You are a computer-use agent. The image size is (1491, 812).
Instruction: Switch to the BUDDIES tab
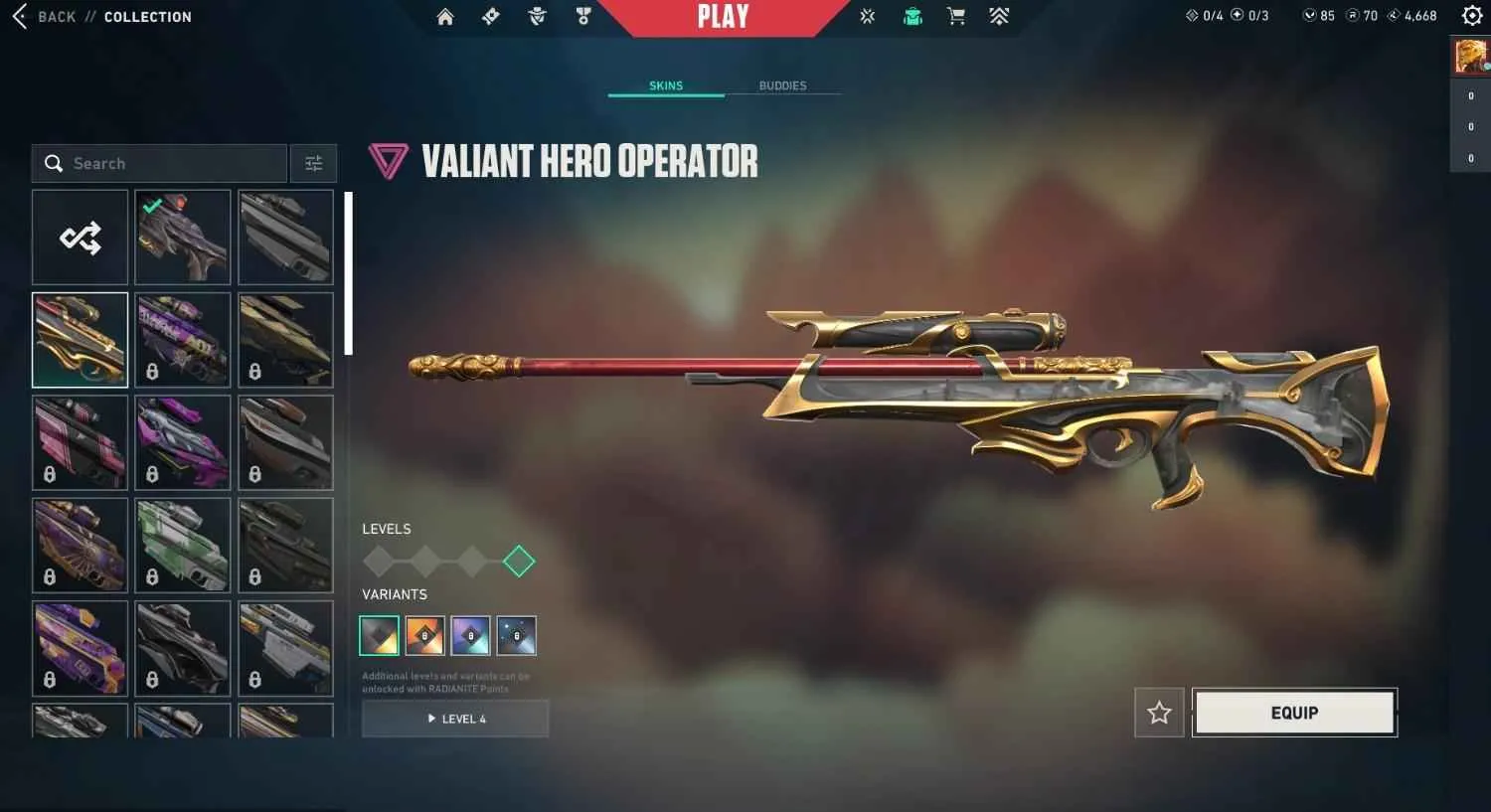pyautogui.click(x=782, y=85)
